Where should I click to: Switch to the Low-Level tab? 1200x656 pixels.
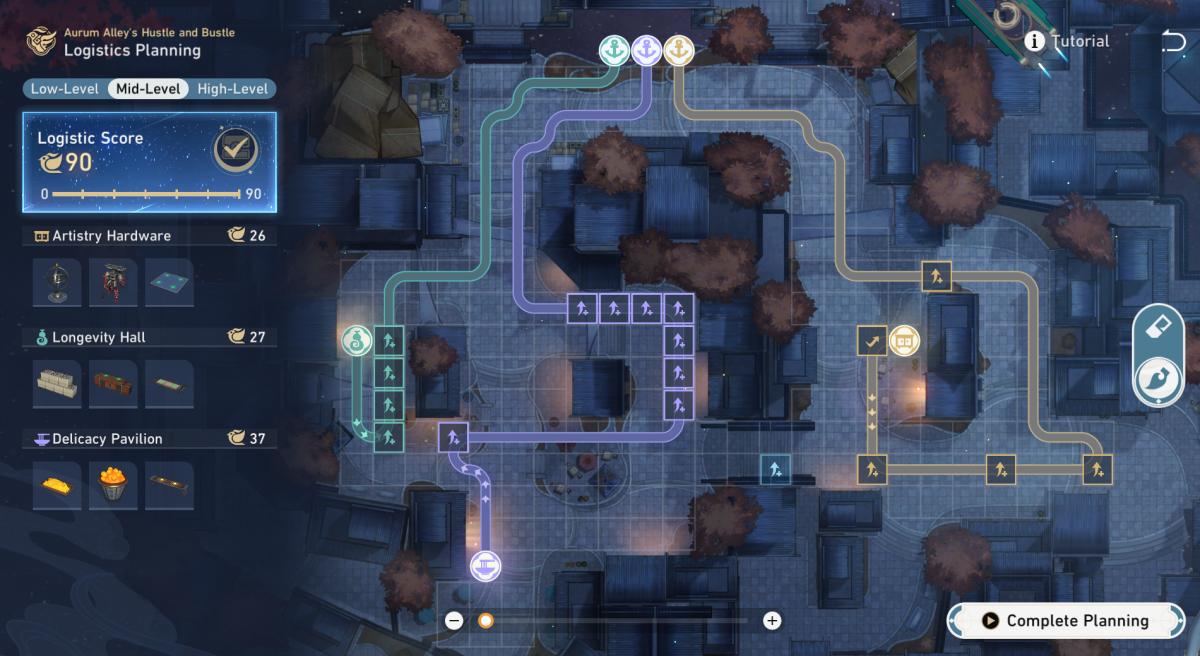coord(64,89)
